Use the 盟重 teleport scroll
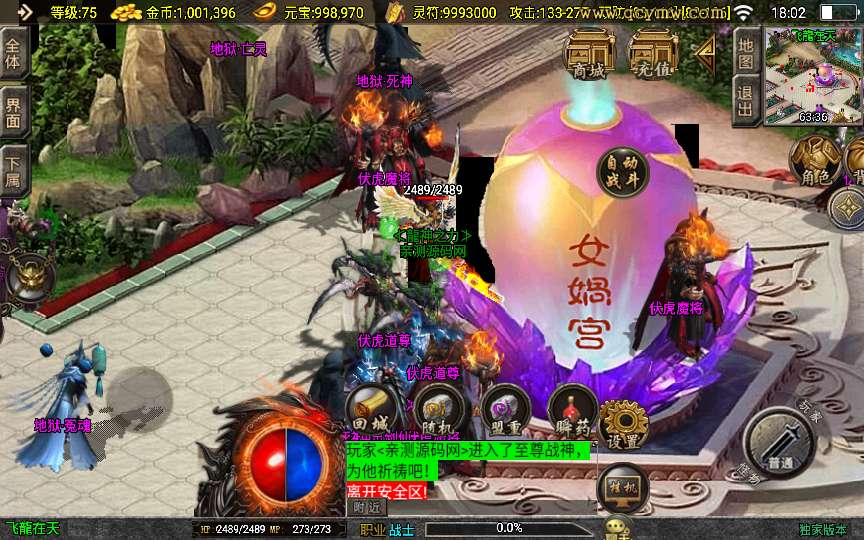864x540 pixels. point(505,409)
